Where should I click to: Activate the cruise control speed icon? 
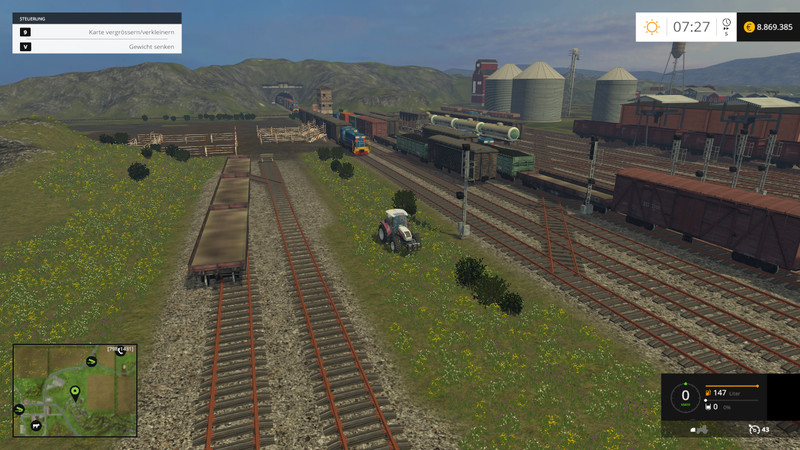(754, 429)
